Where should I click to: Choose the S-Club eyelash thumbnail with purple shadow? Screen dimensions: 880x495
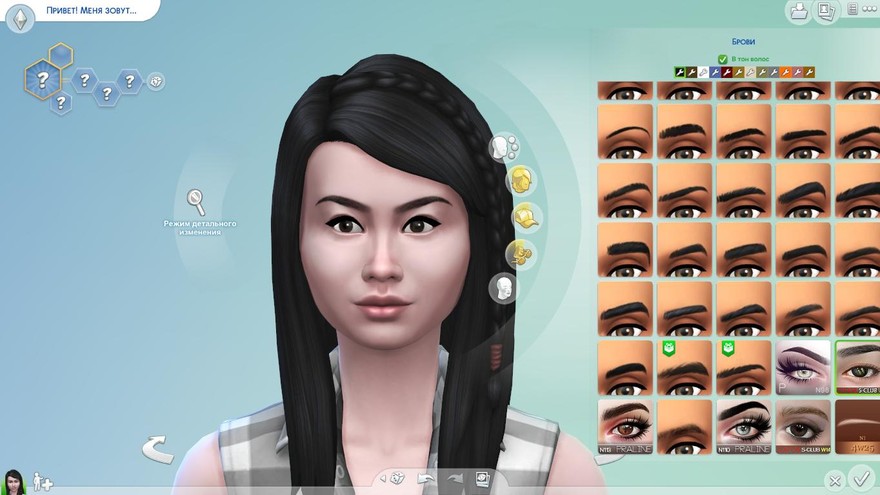pyautogui.click(x=803, y=367)
